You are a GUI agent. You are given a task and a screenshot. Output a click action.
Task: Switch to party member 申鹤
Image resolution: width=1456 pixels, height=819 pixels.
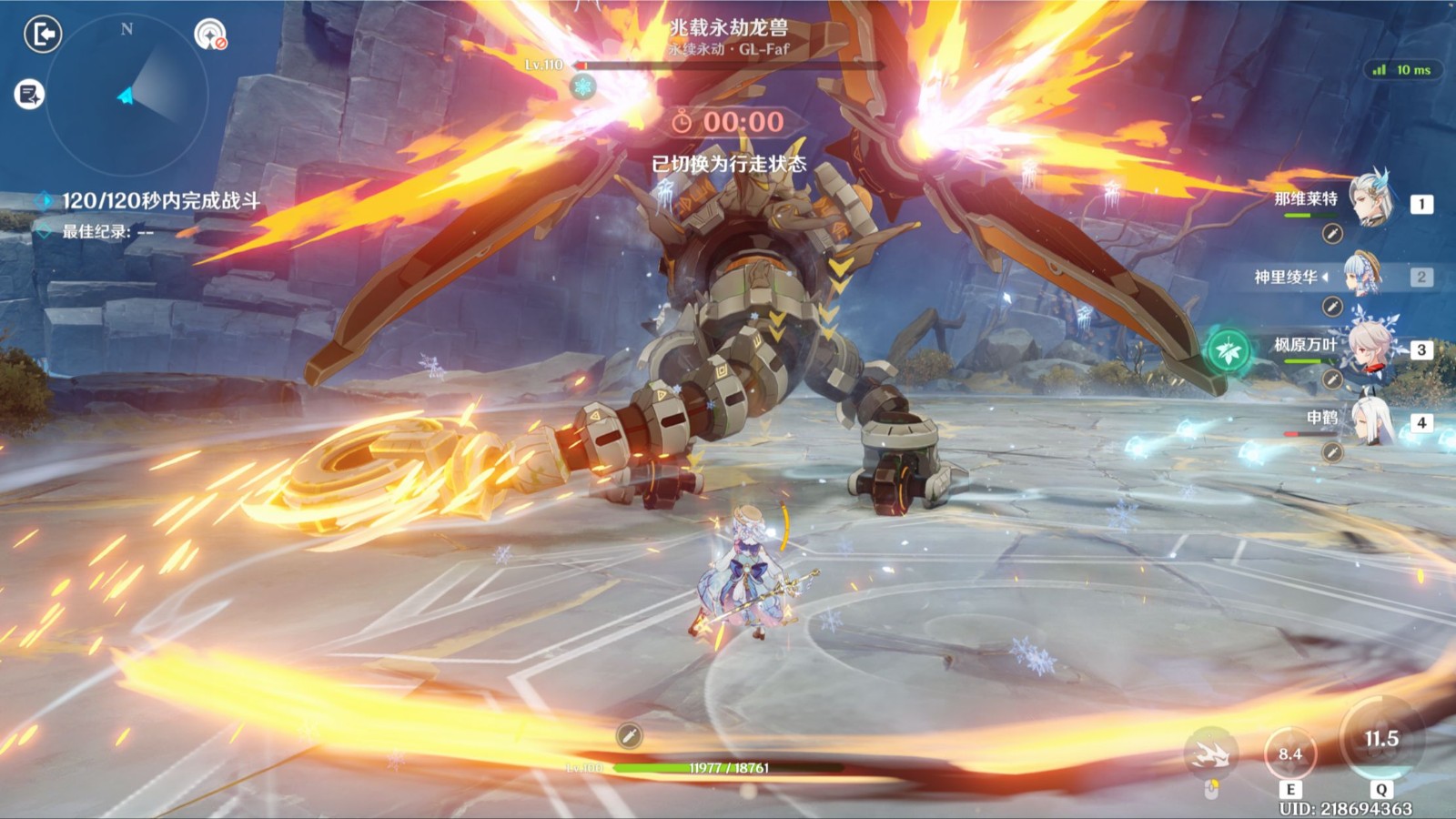[x=1370, y=420]
